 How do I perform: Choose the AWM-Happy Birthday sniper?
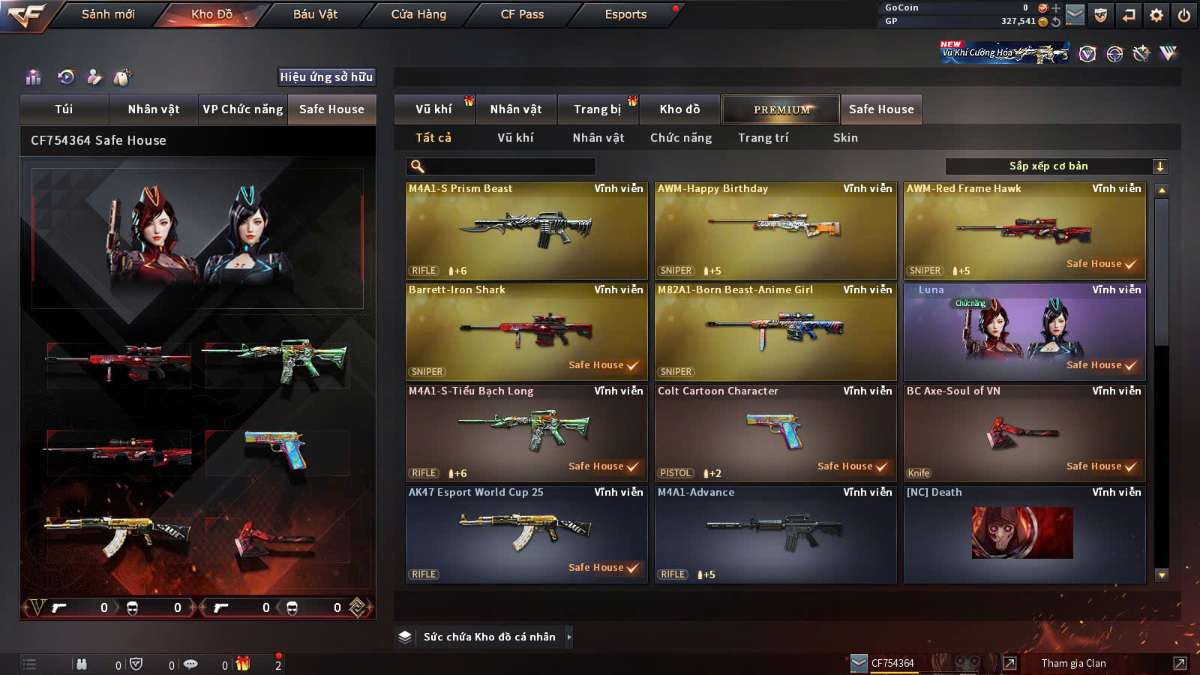[x=775, y=230]
